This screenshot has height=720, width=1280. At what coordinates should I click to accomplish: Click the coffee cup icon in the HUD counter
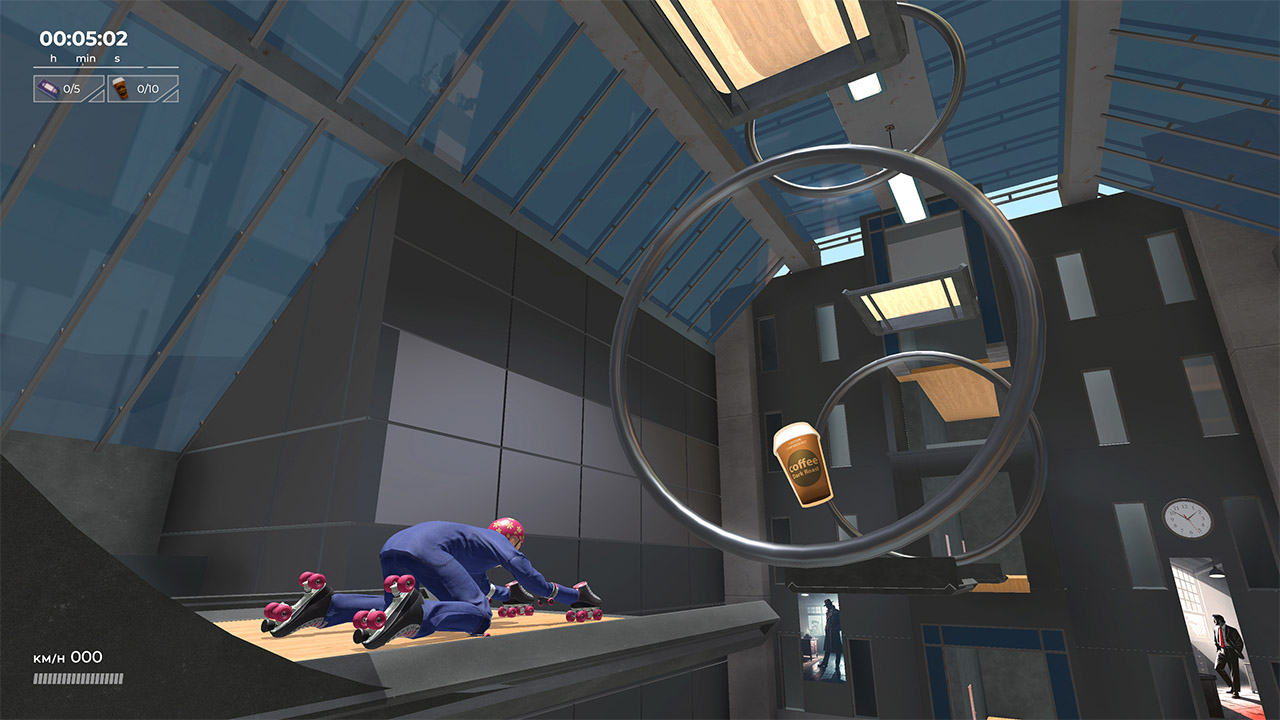[x=121, y=88]
